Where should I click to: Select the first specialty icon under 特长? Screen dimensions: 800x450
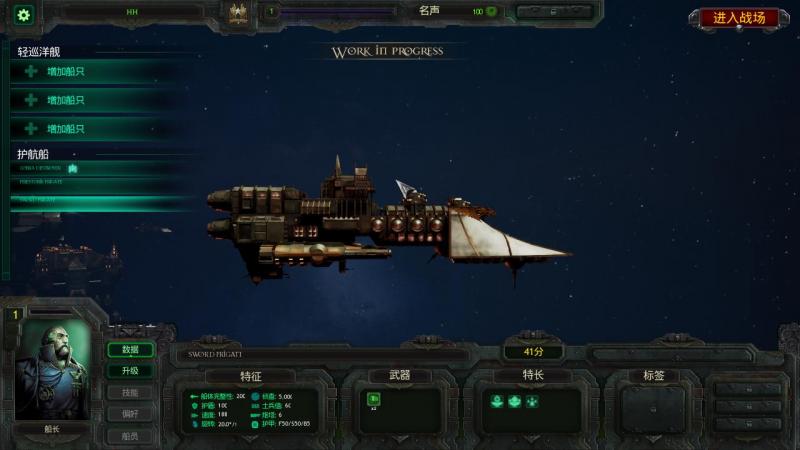tap(496, 401)
